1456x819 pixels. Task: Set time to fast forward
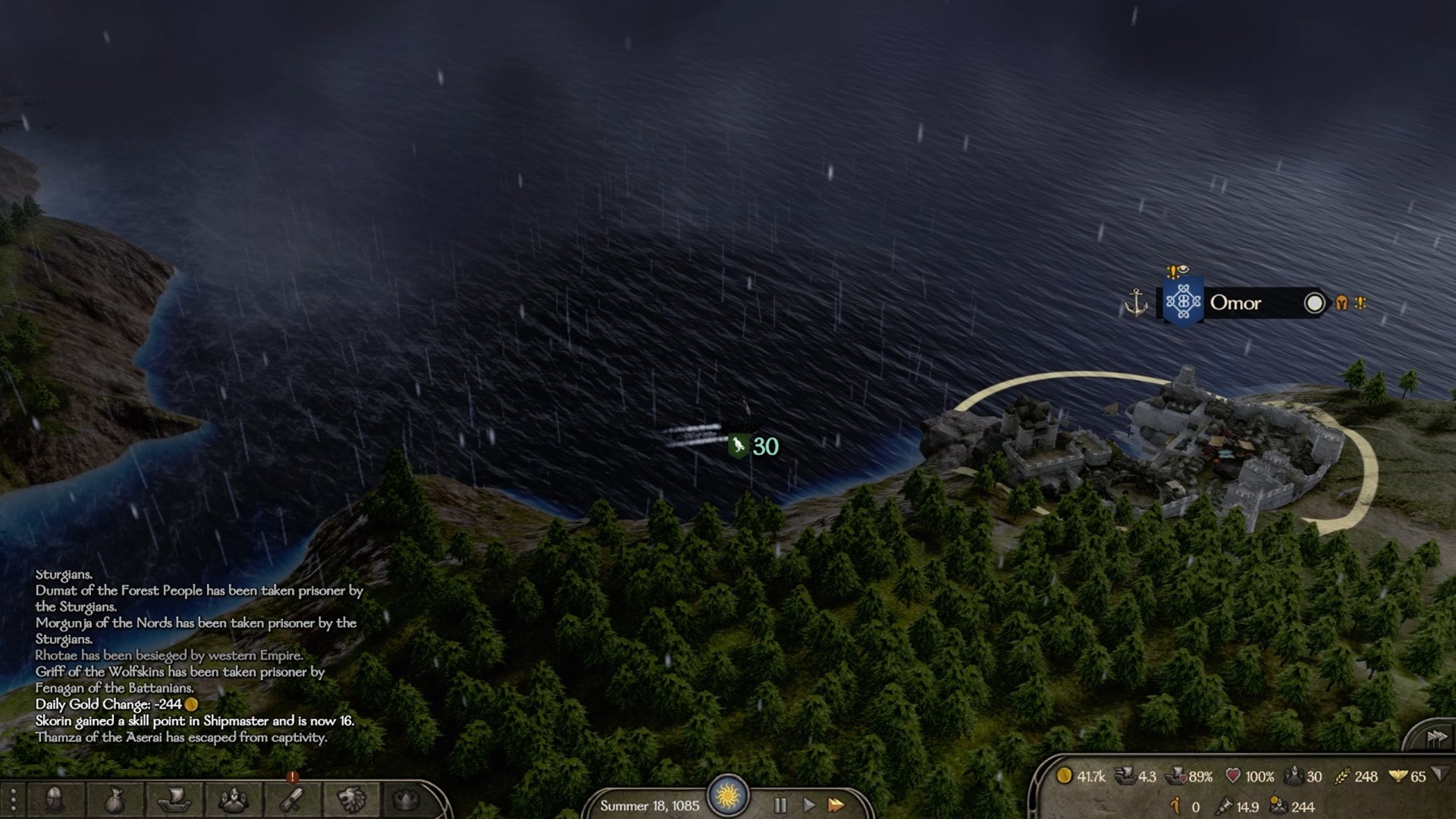click(836, 805)
